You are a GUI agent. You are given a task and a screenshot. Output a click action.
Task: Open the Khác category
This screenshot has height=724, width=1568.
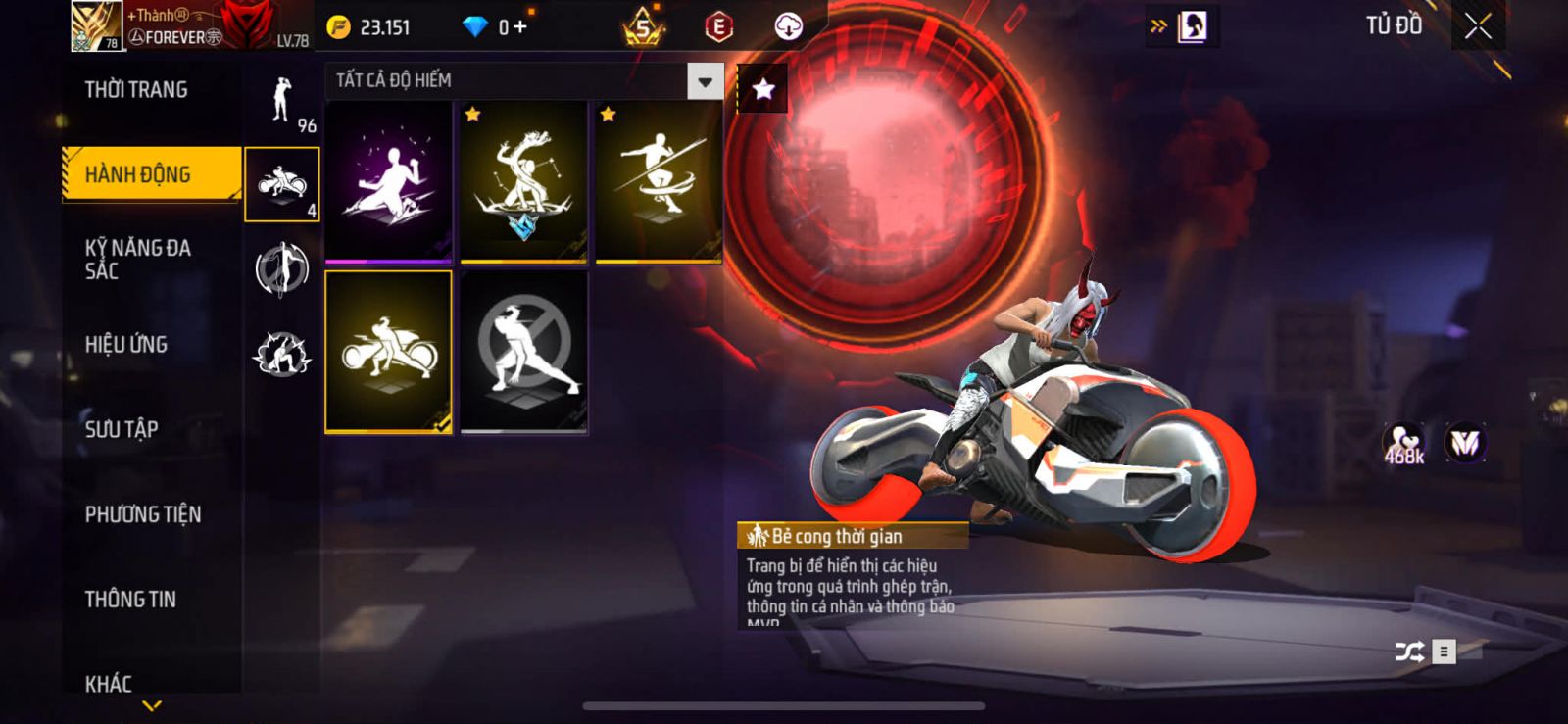point(109,683)
